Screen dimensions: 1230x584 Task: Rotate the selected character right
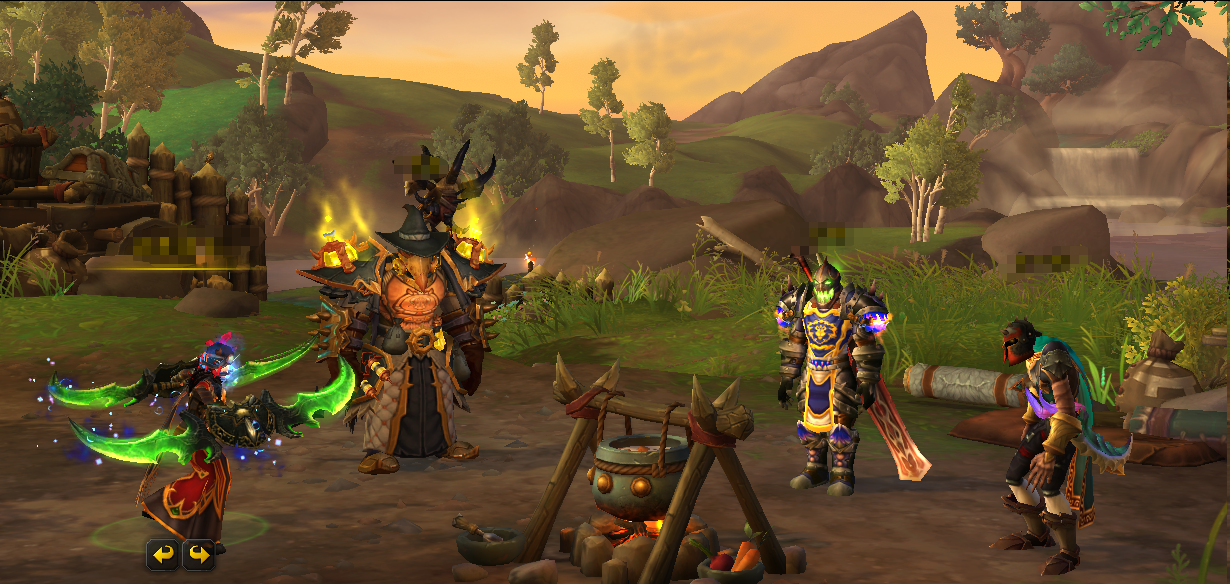pyautogui.click(x=198, y=553)
